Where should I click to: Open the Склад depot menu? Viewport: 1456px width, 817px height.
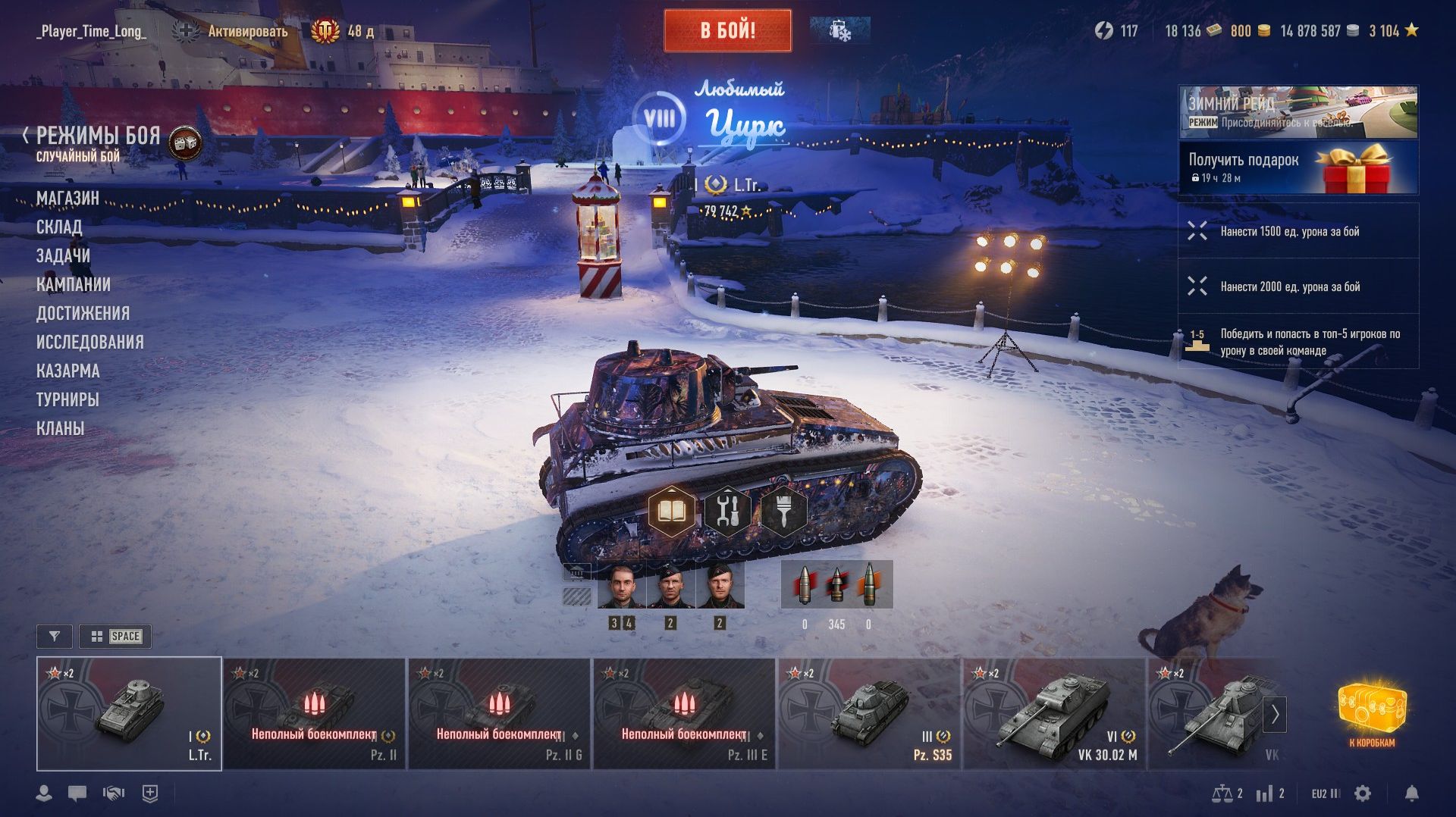click(59, 227)
